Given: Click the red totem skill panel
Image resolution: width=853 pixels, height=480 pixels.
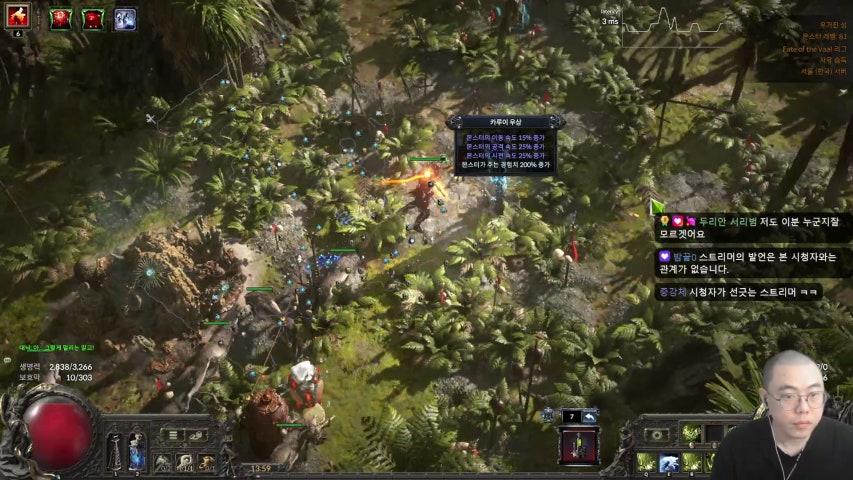Looking at the screenshot, I should tap(578, 446).
